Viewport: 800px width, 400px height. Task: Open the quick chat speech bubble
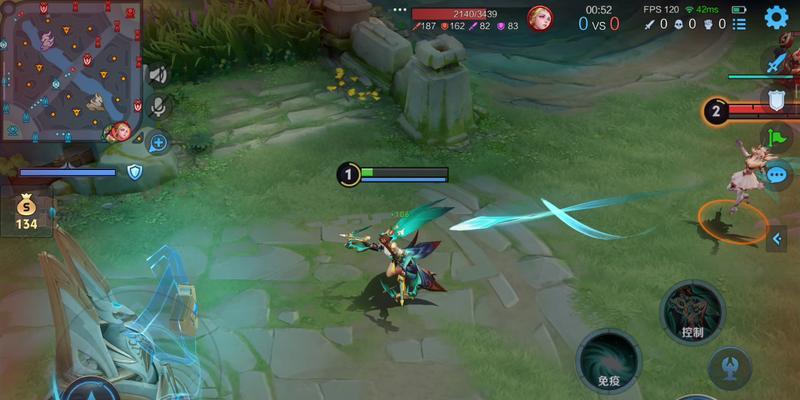coord(777,175)
